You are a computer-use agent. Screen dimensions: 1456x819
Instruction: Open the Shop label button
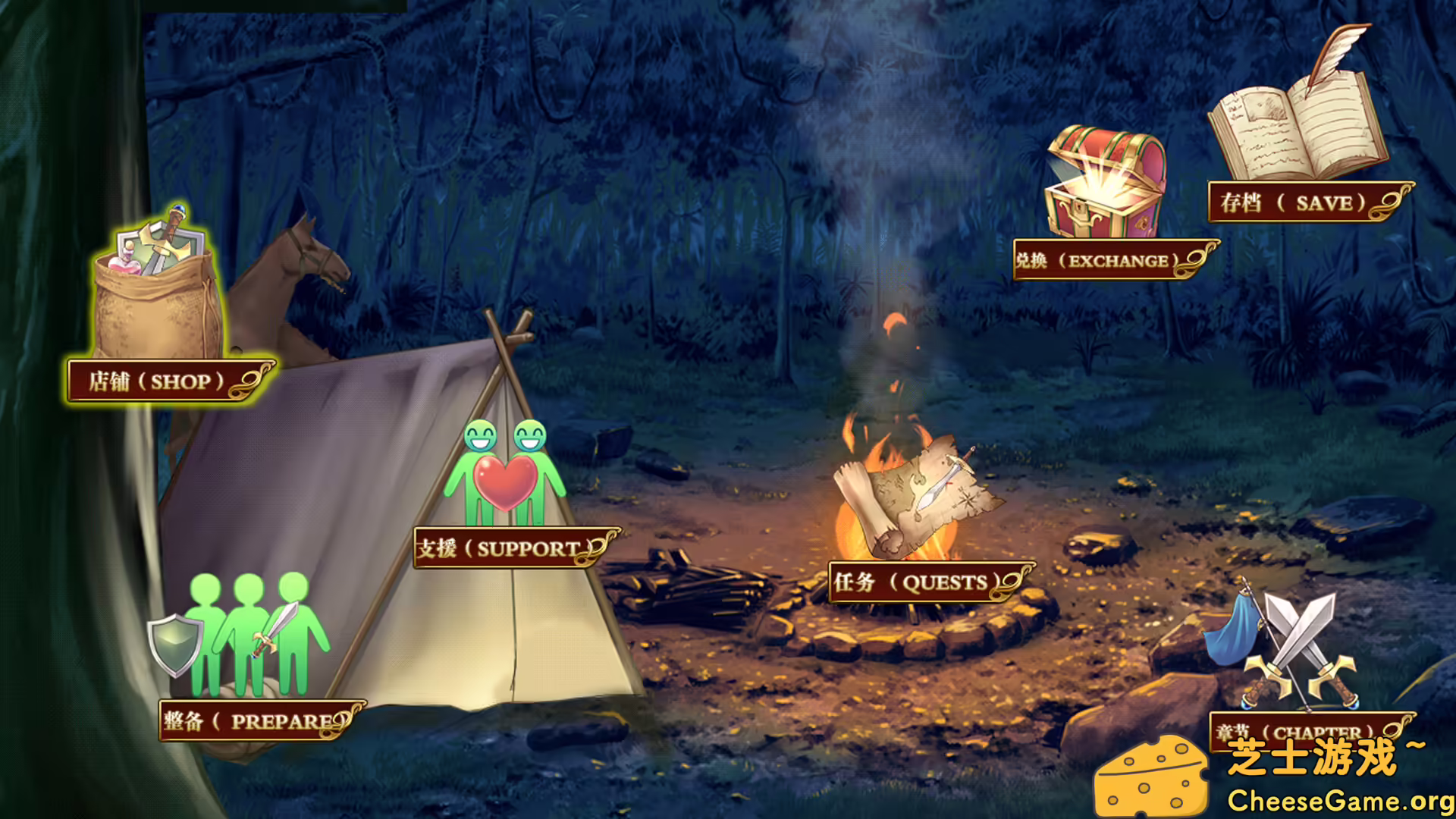click(163, 381)
